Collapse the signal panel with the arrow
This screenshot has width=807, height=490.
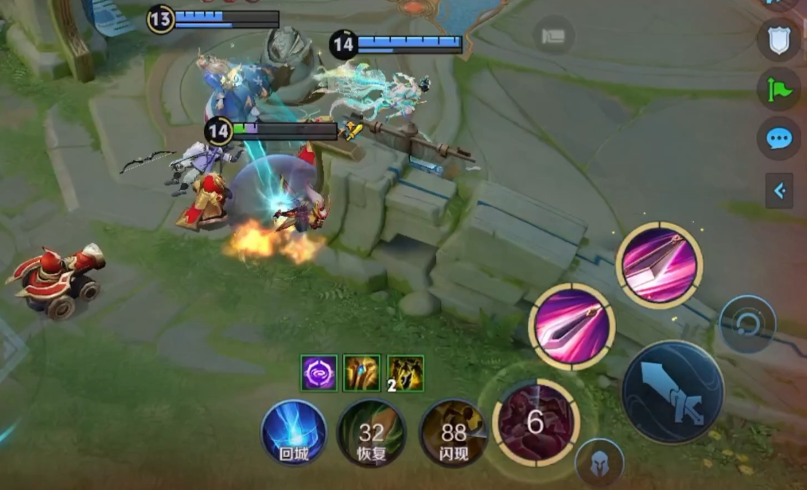pos(778,190)
